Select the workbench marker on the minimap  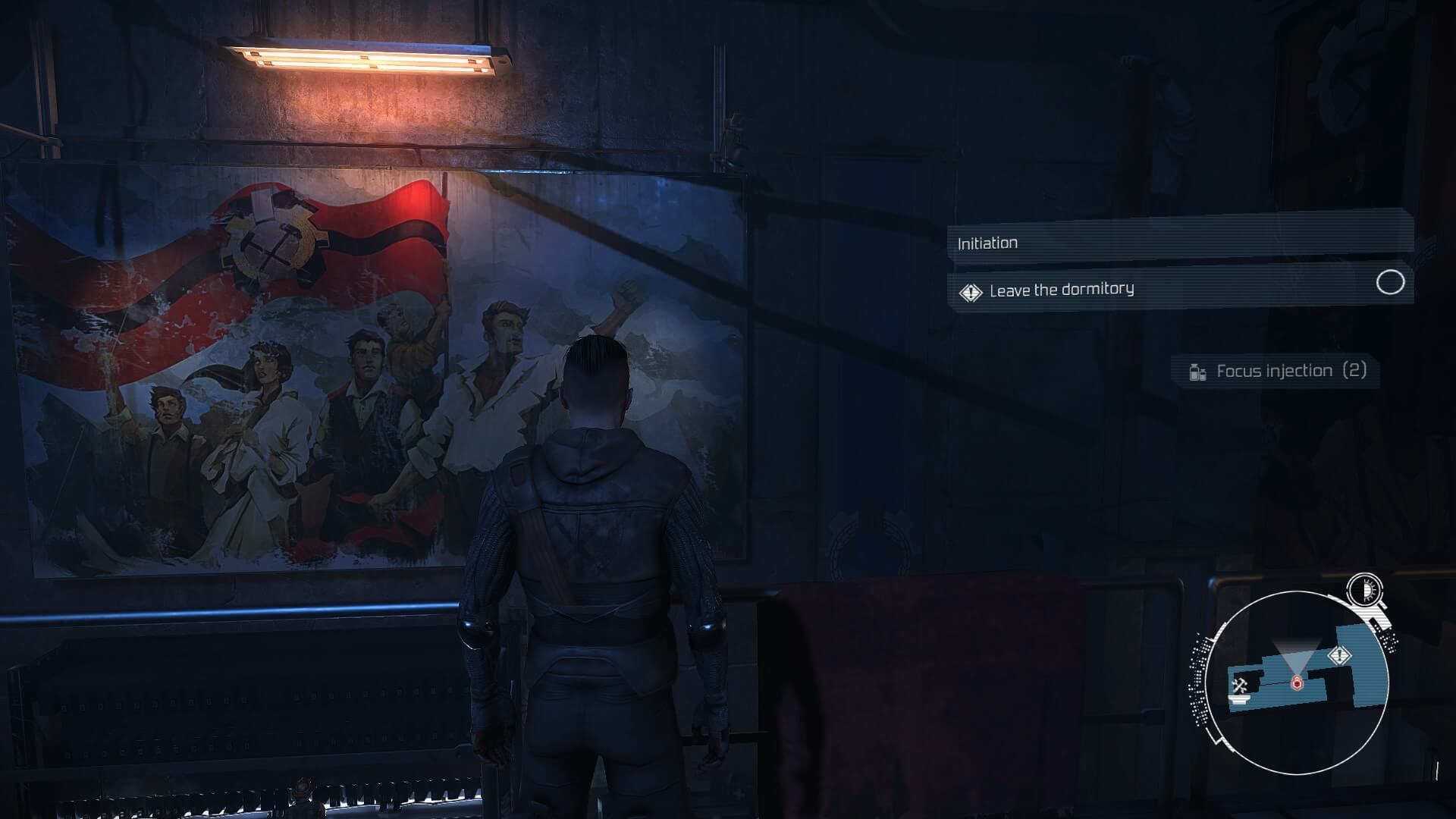coord(1240,687)
